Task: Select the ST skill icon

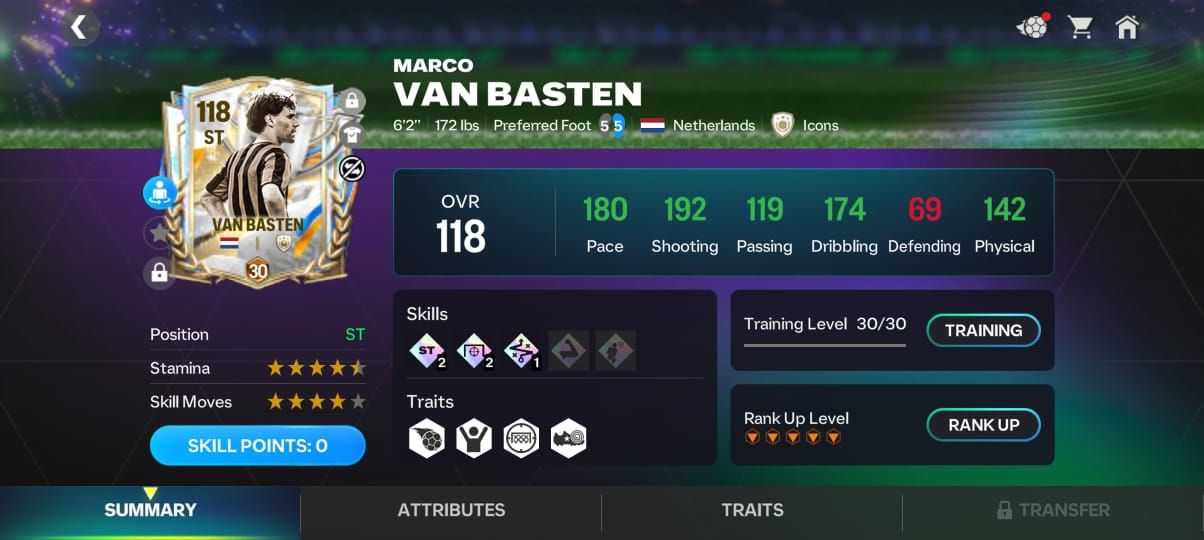Action: 427,351
